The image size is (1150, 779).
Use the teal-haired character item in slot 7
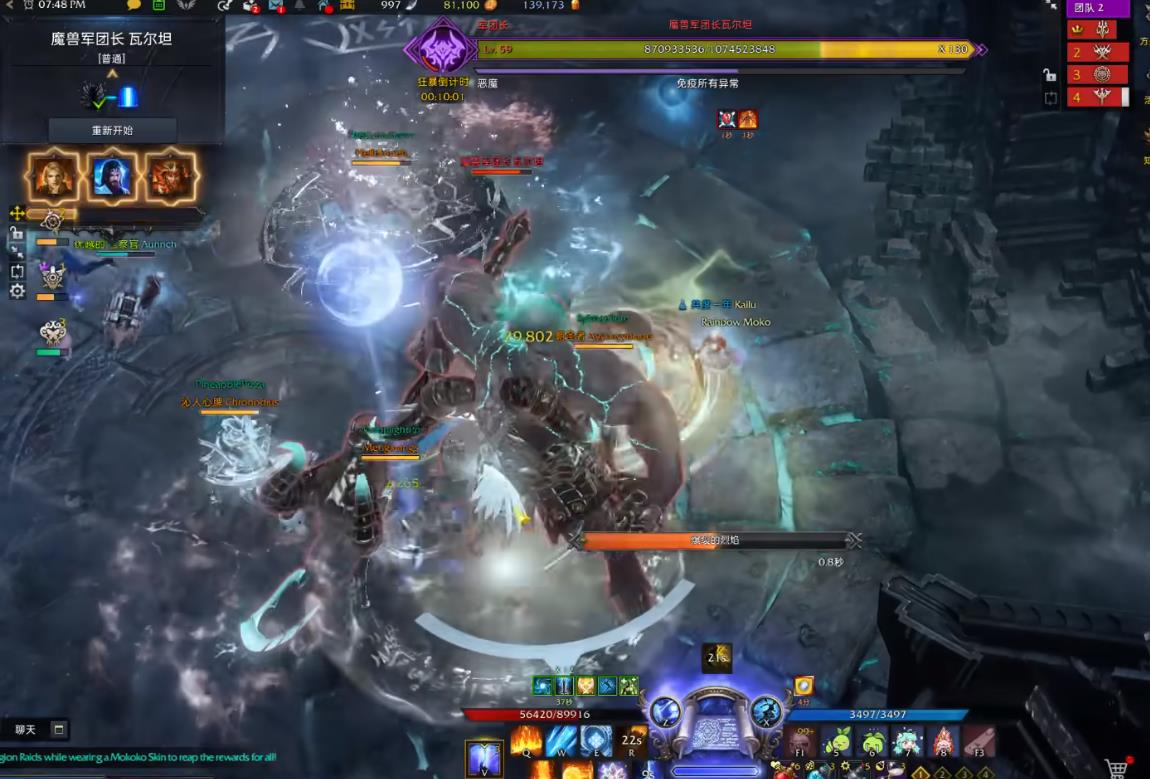(x=908, y=741)
